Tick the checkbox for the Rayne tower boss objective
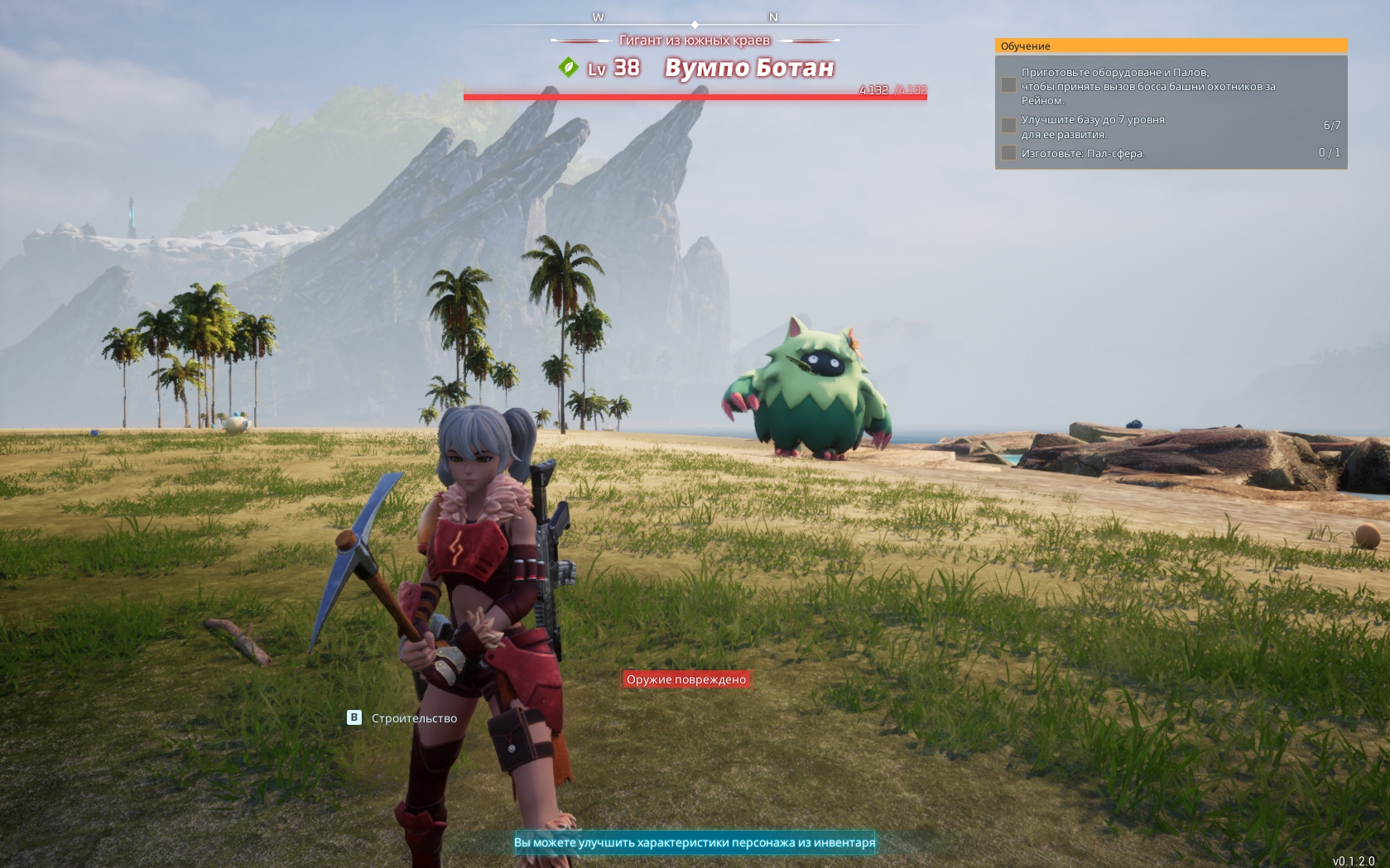The height and width of the screenshot is (868, 1390). click(x=1008, y=85)
